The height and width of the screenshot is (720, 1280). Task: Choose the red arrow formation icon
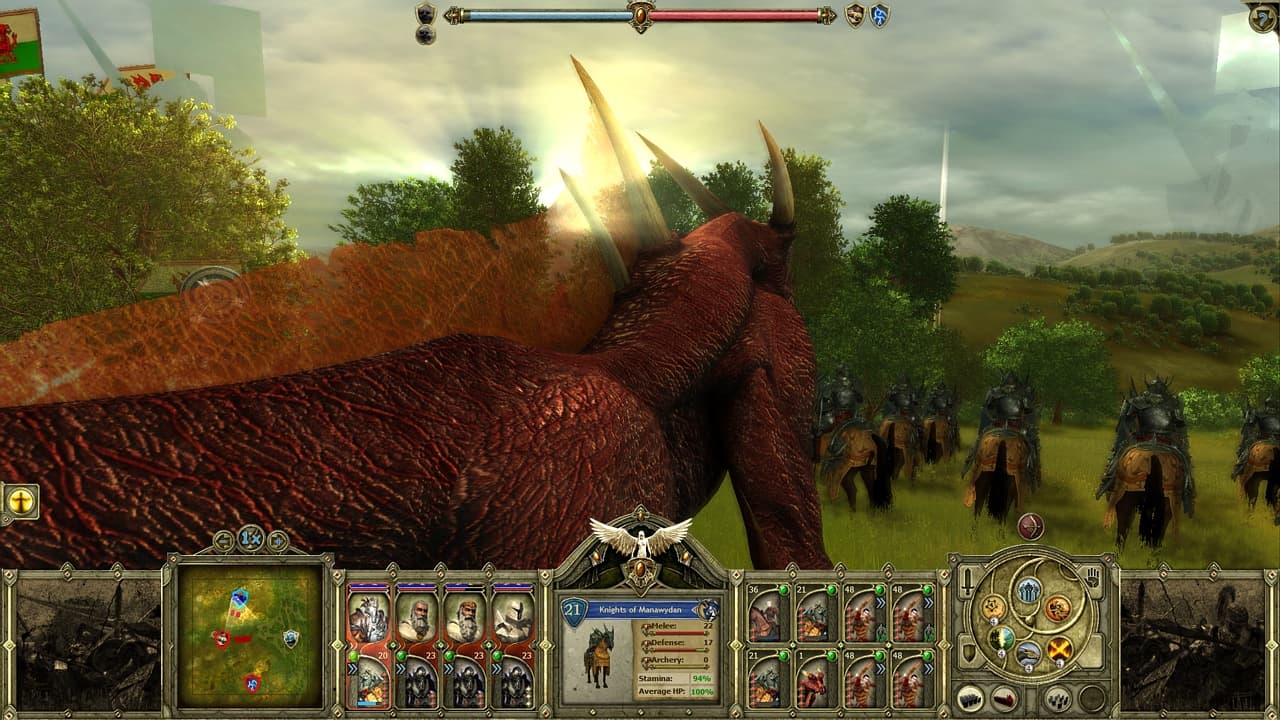1003,698
